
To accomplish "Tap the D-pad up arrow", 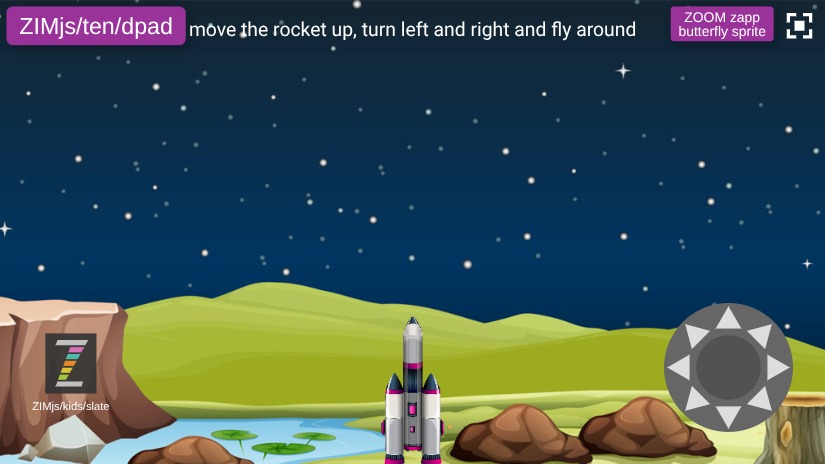I will pyautogui.click(x=728, y=320).
